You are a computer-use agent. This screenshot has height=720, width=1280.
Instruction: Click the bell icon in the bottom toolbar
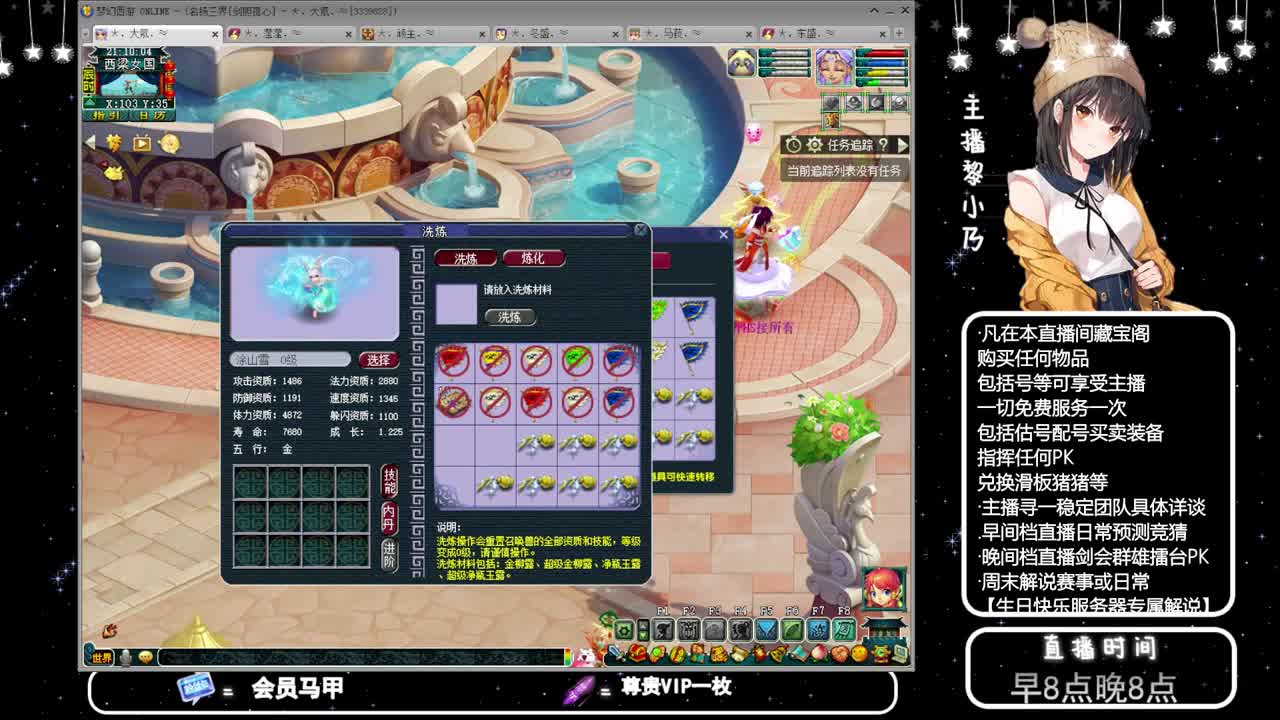point(778,652)
